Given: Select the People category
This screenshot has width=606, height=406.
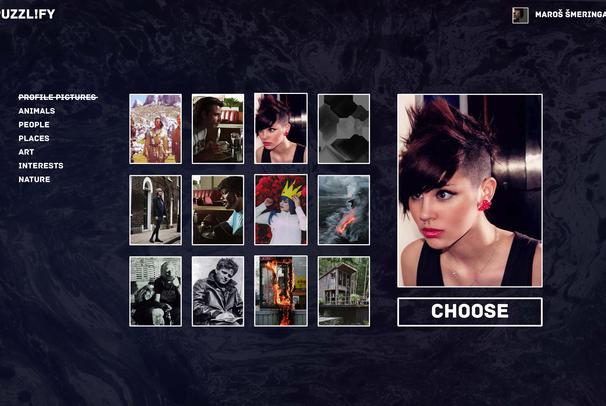Looking at the screenshot, I should [34, 125].
